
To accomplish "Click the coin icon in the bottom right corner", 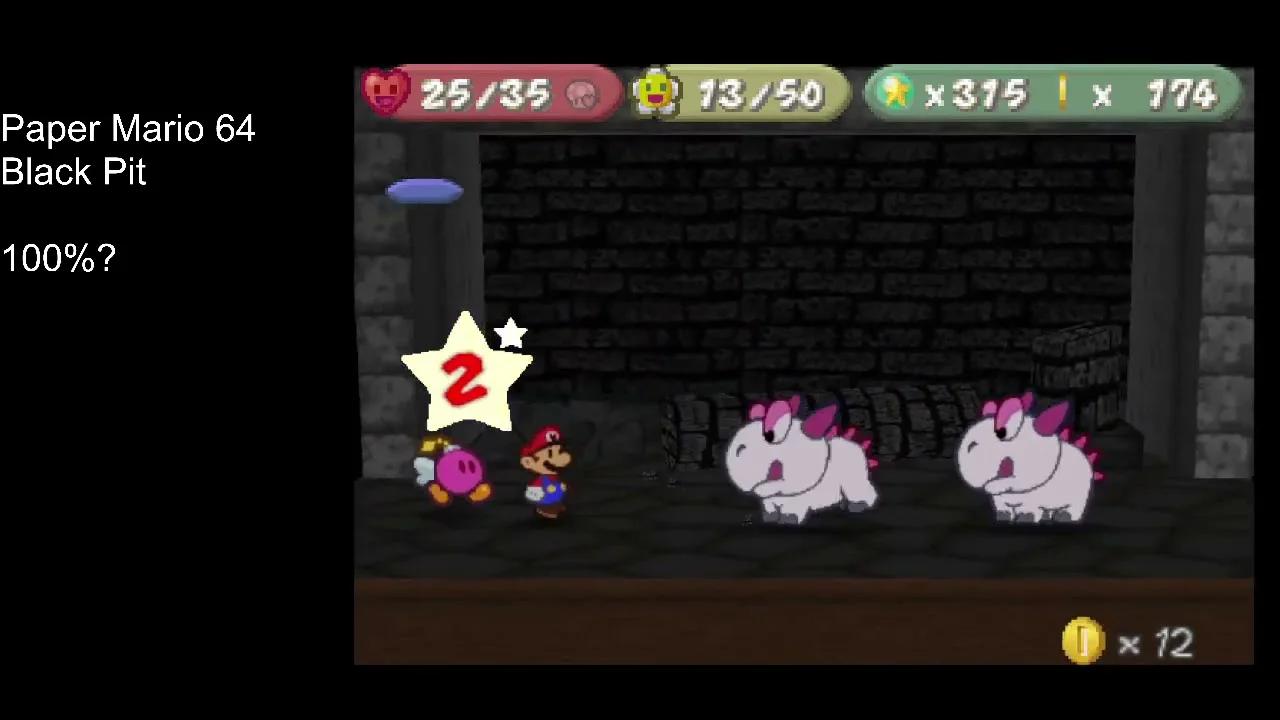I will (1085, 643).
